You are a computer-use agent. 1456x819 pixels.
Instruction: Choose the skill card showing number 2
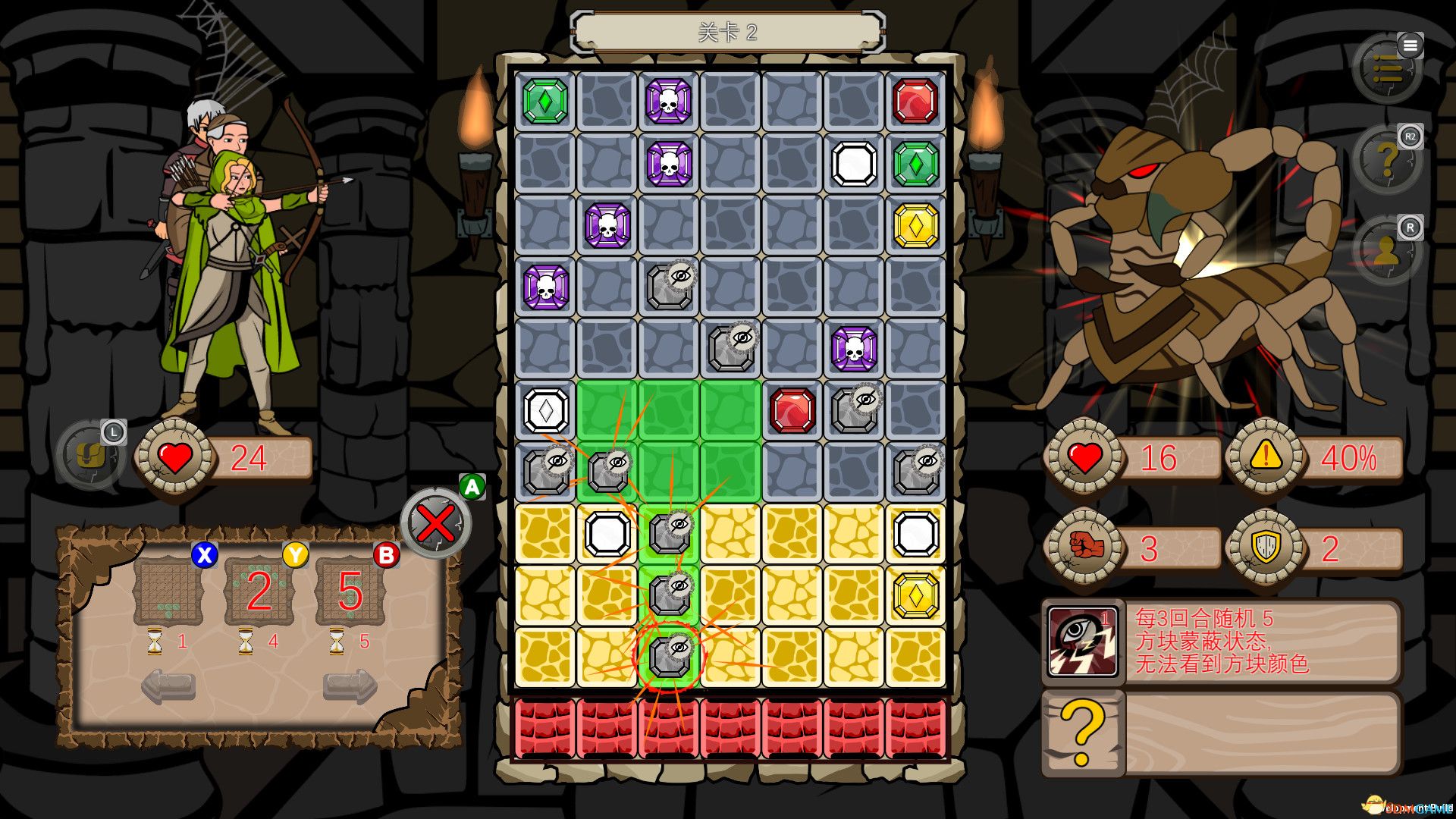coord(259,591)
